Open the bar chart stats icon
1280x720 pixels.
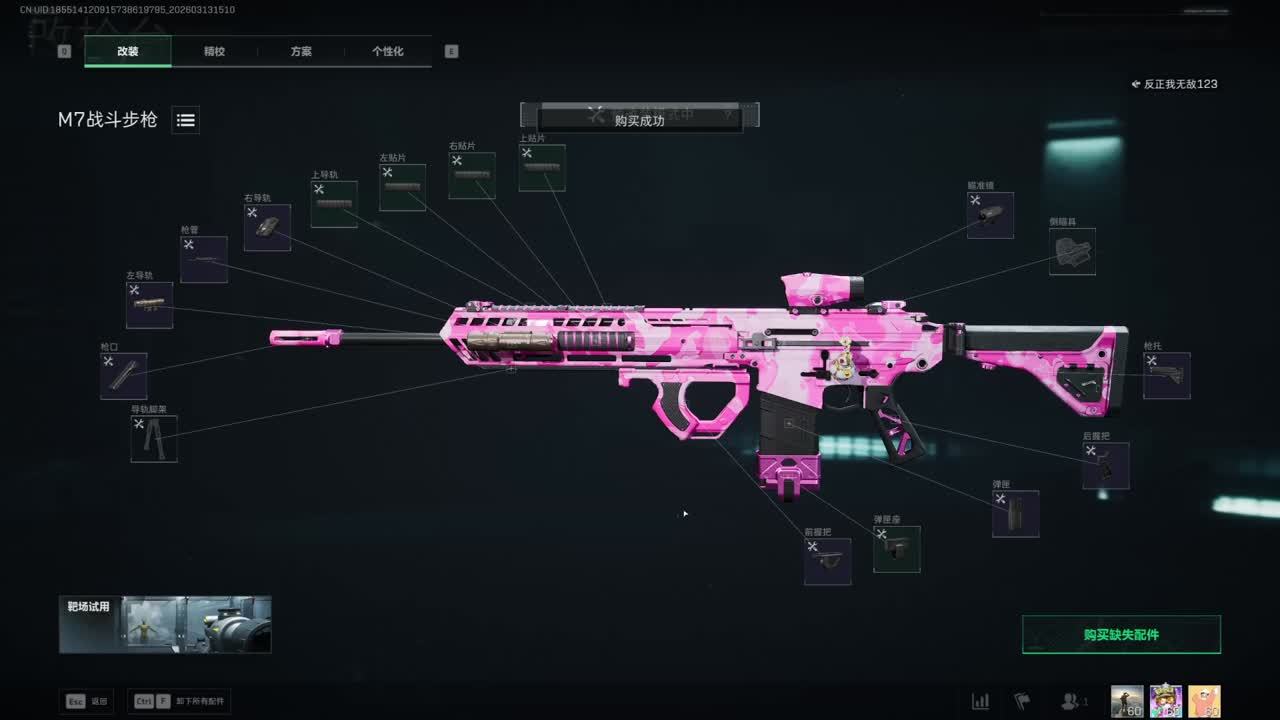(981, 701)
